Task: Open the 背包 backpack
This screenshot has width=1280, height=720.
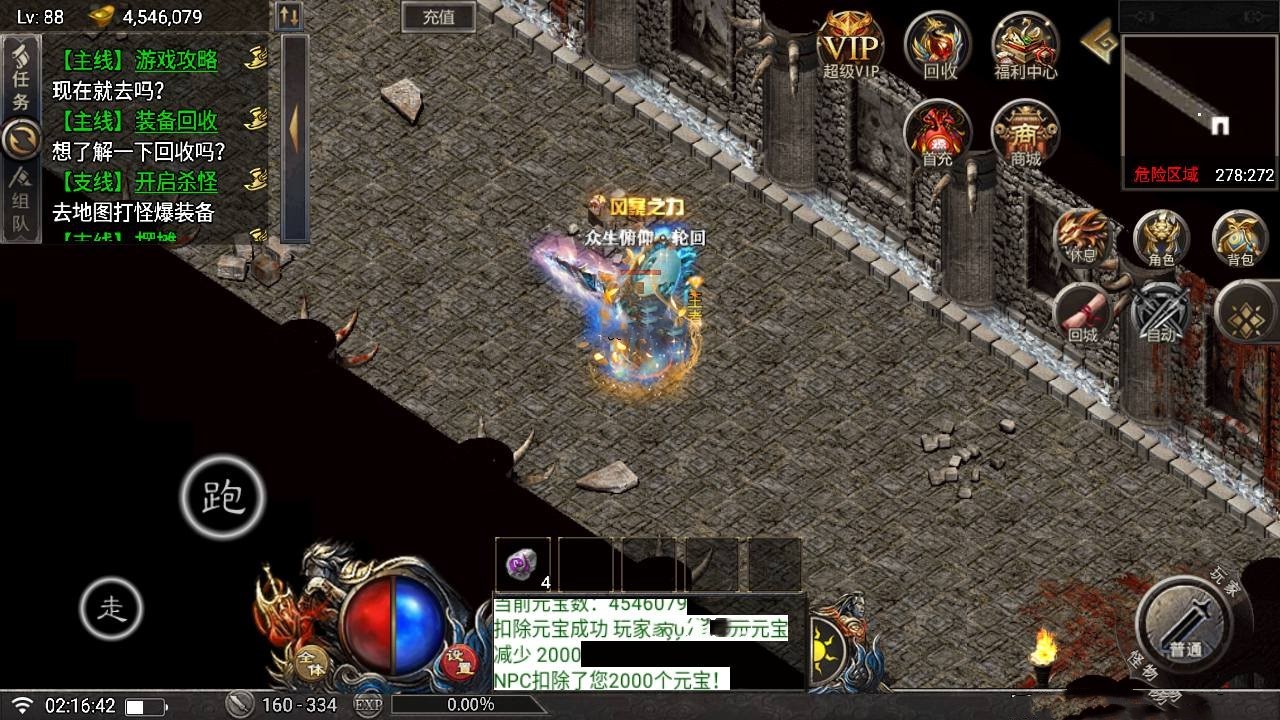Action: [1240, 238]
